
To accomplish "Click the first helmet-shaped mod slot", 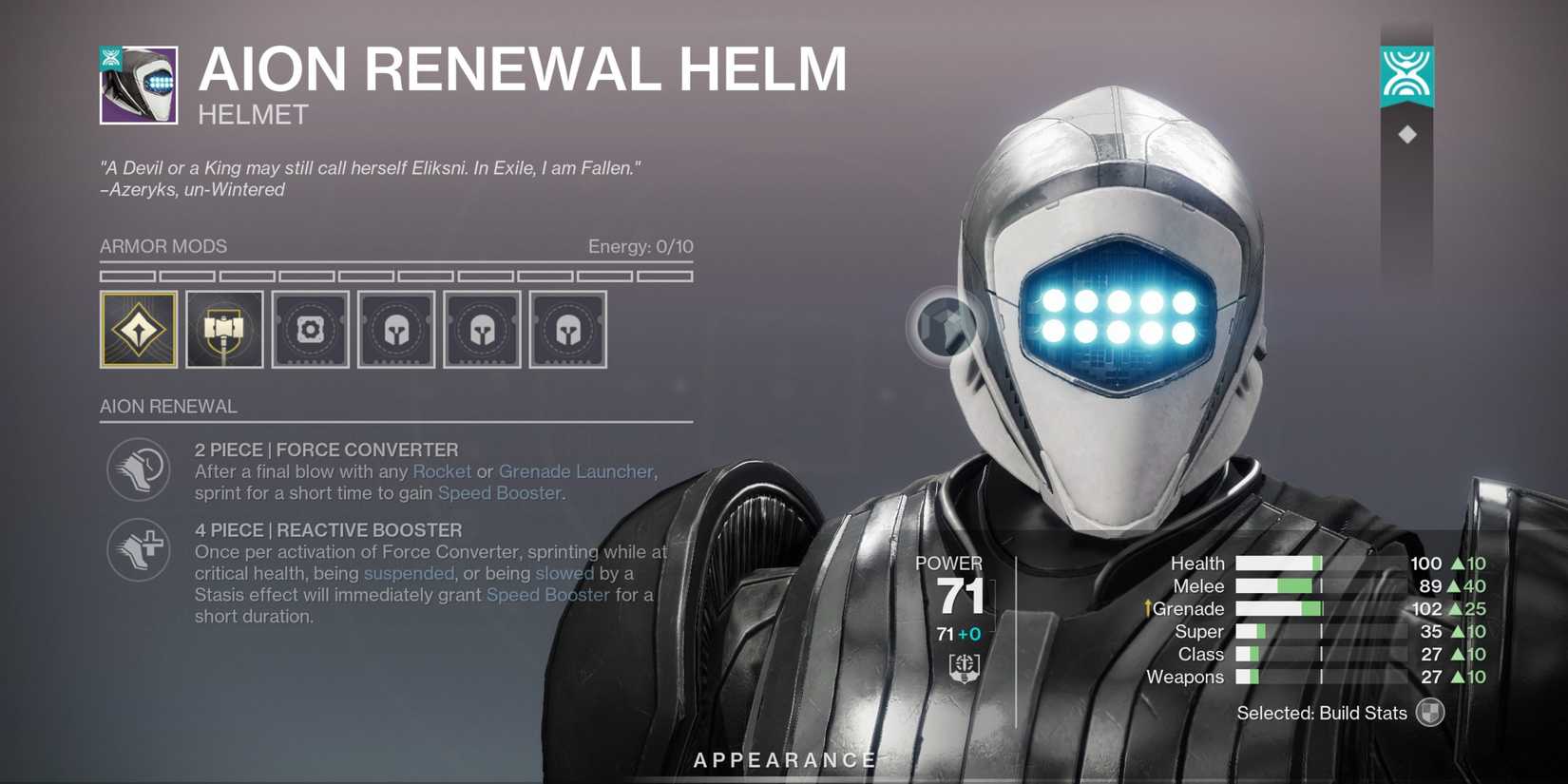I will tap(396, 329).
